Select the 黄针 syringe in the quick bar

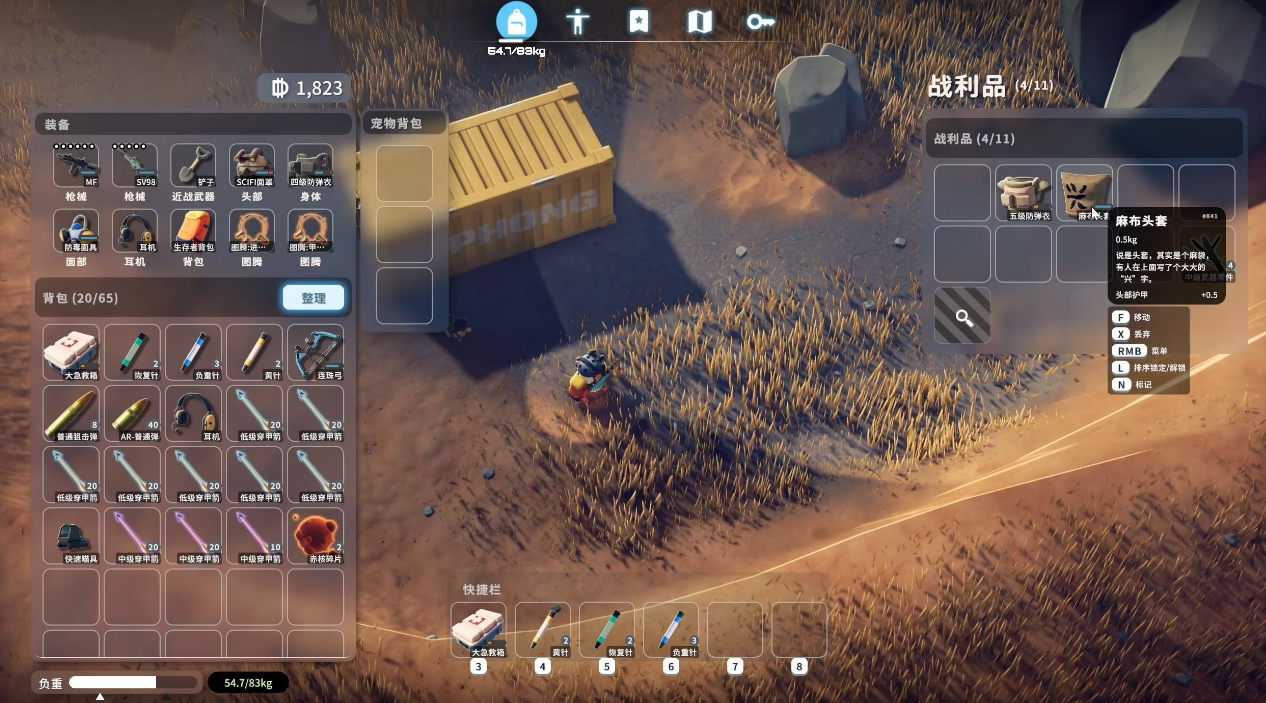point(542,630)
